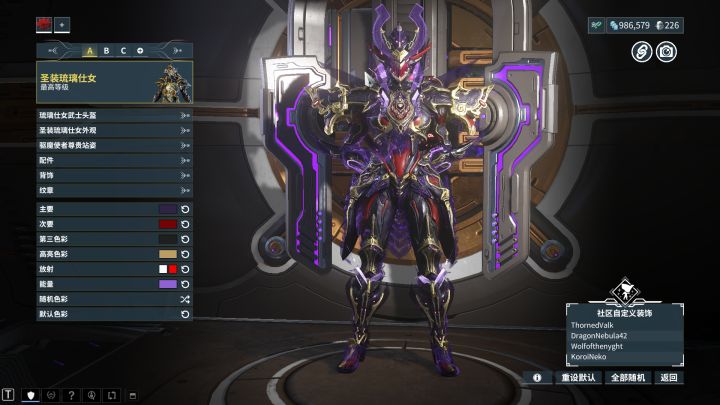Open the camera capture icon
This screenshot has height=405, width=720.
[665, 51]
